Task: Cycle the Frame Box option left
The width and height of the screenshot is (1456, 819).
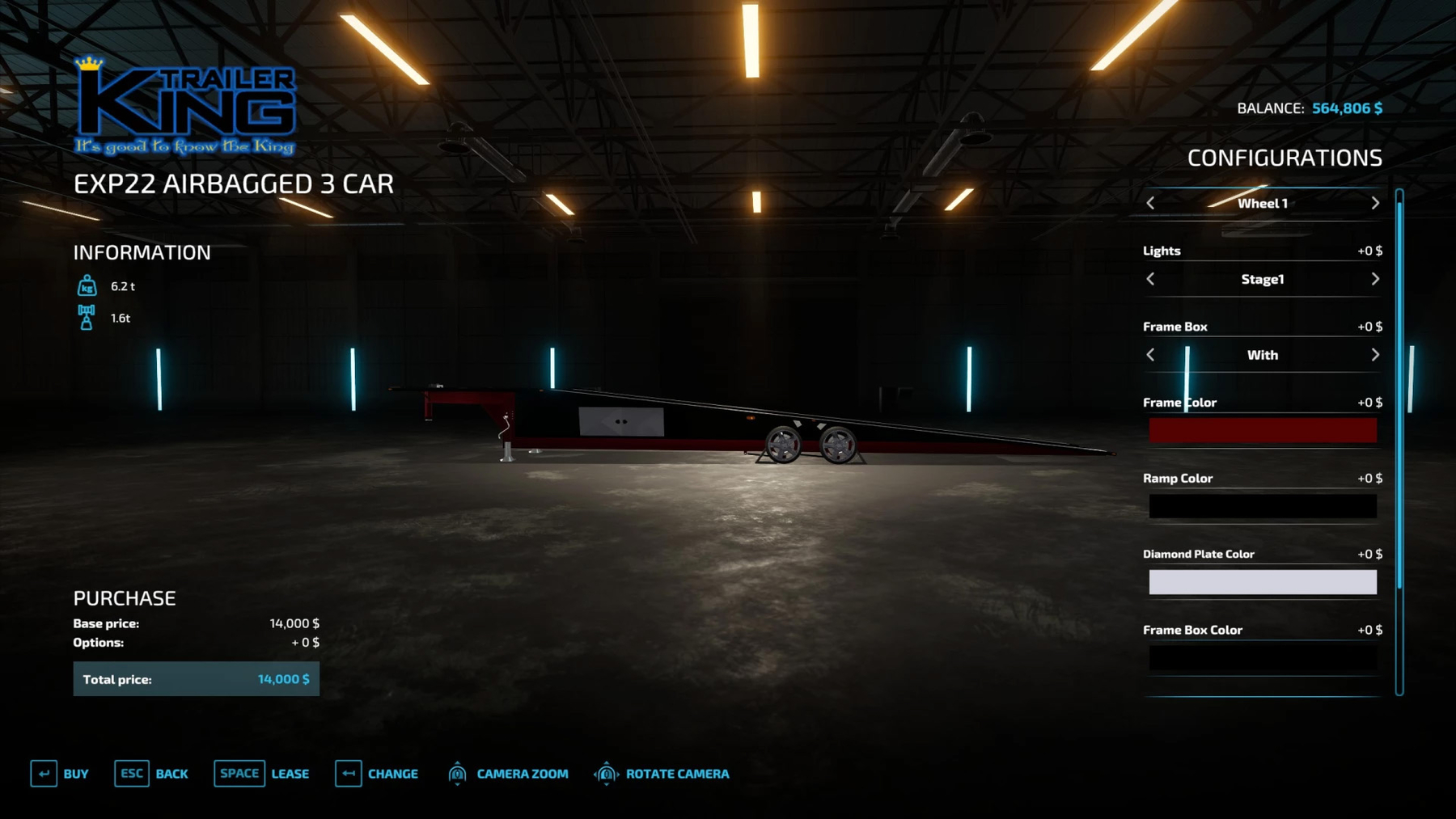Action: point(1150,355)
